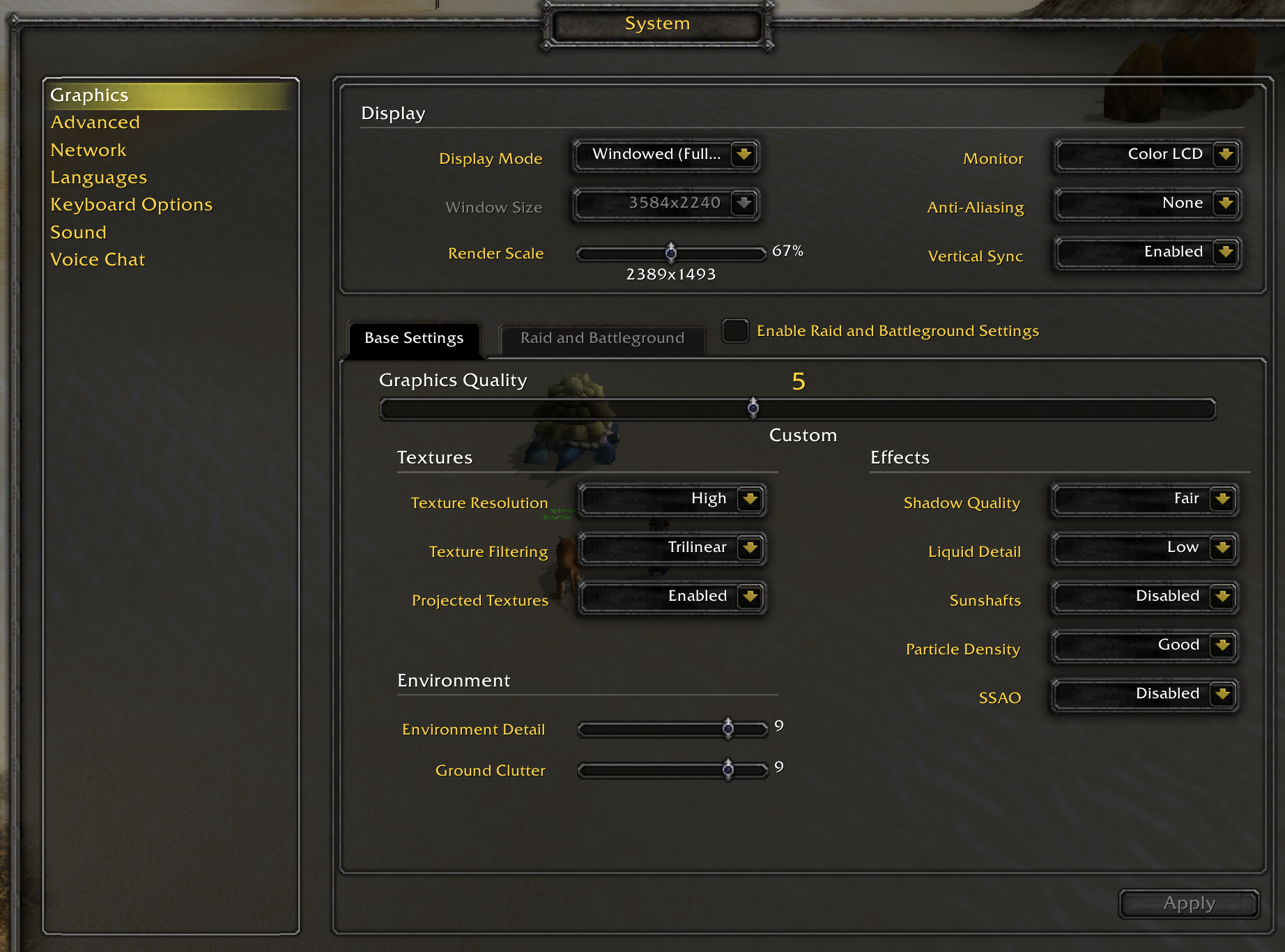The height and width of the screenshot is (952, 1285).
Task: Toggle Enable Raid and Battleground Settings checkbox
Action: [x=735, y=331]
